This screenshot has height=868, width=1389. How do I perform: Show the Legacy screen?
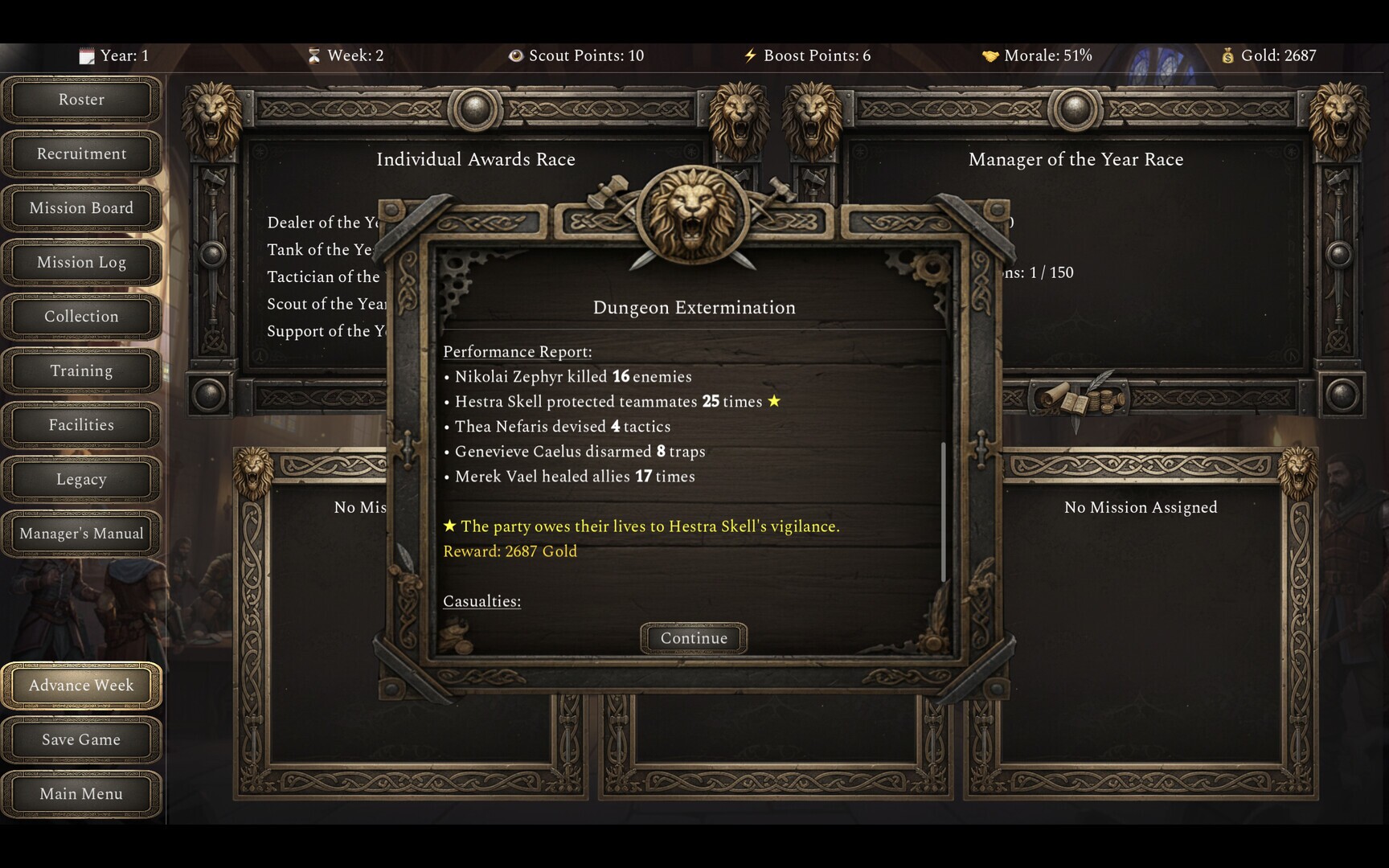point(81,479)
